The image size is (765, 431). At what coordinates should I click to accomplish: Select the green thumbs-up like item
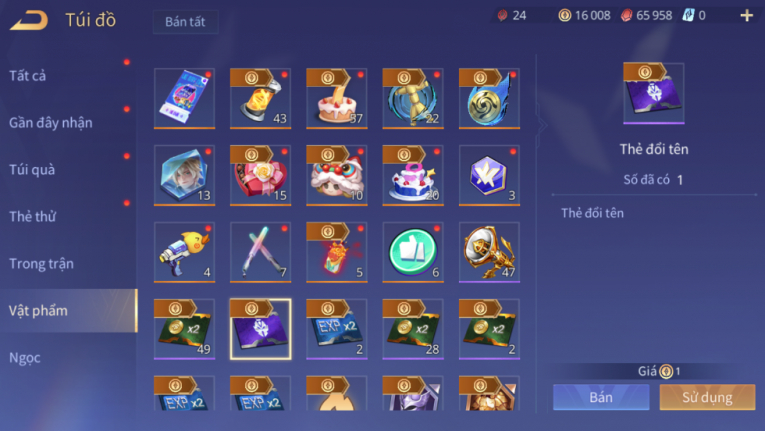pos(413,252)
